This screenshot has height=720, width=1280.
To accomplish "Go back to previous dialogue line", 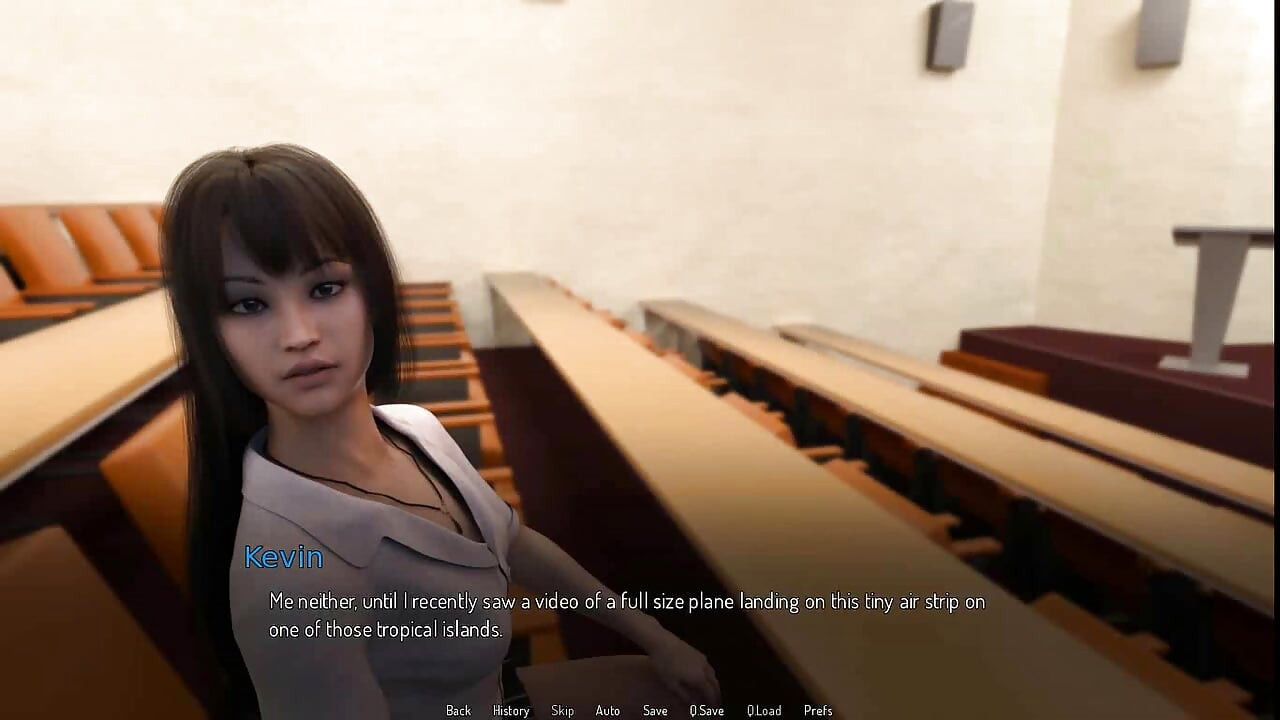I will 458,710.
